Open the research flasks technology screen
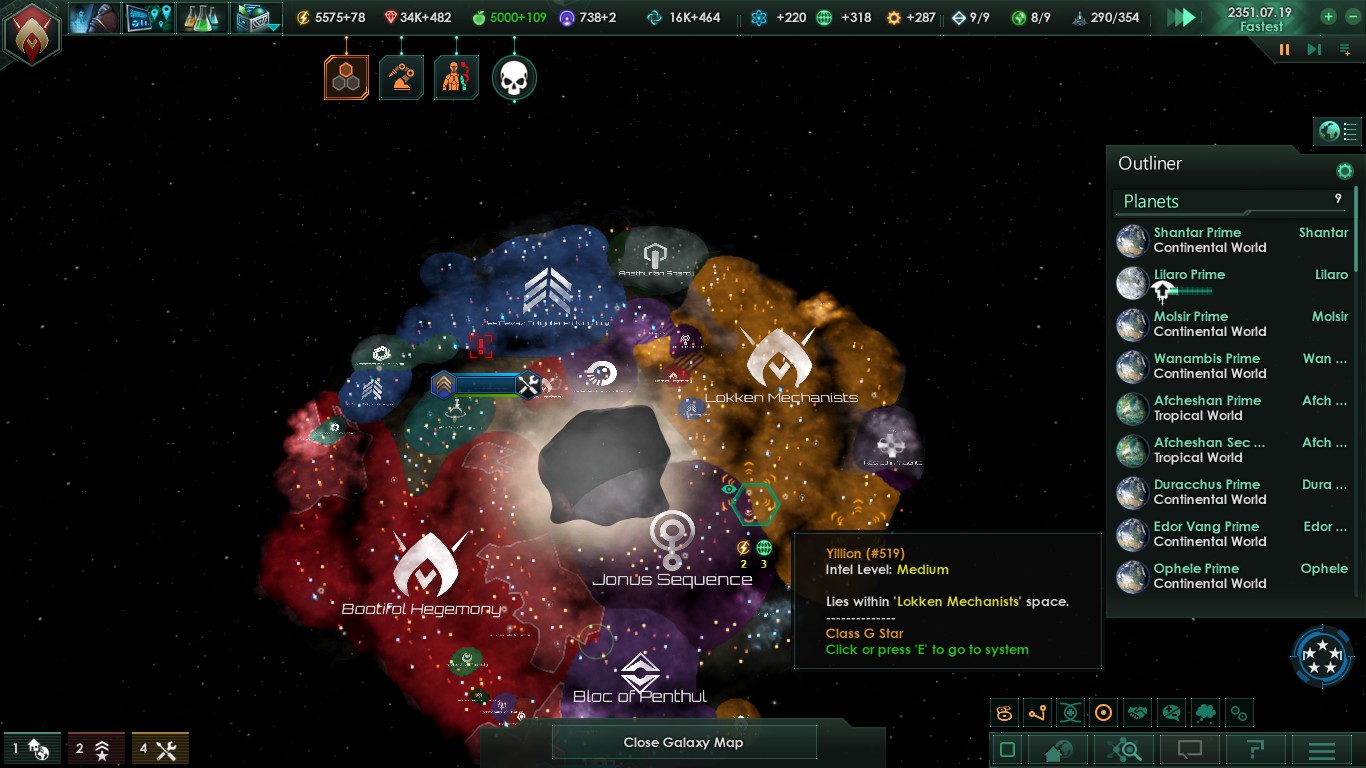Viewport: 1366px width, 768px height. [x=201, y=18]
